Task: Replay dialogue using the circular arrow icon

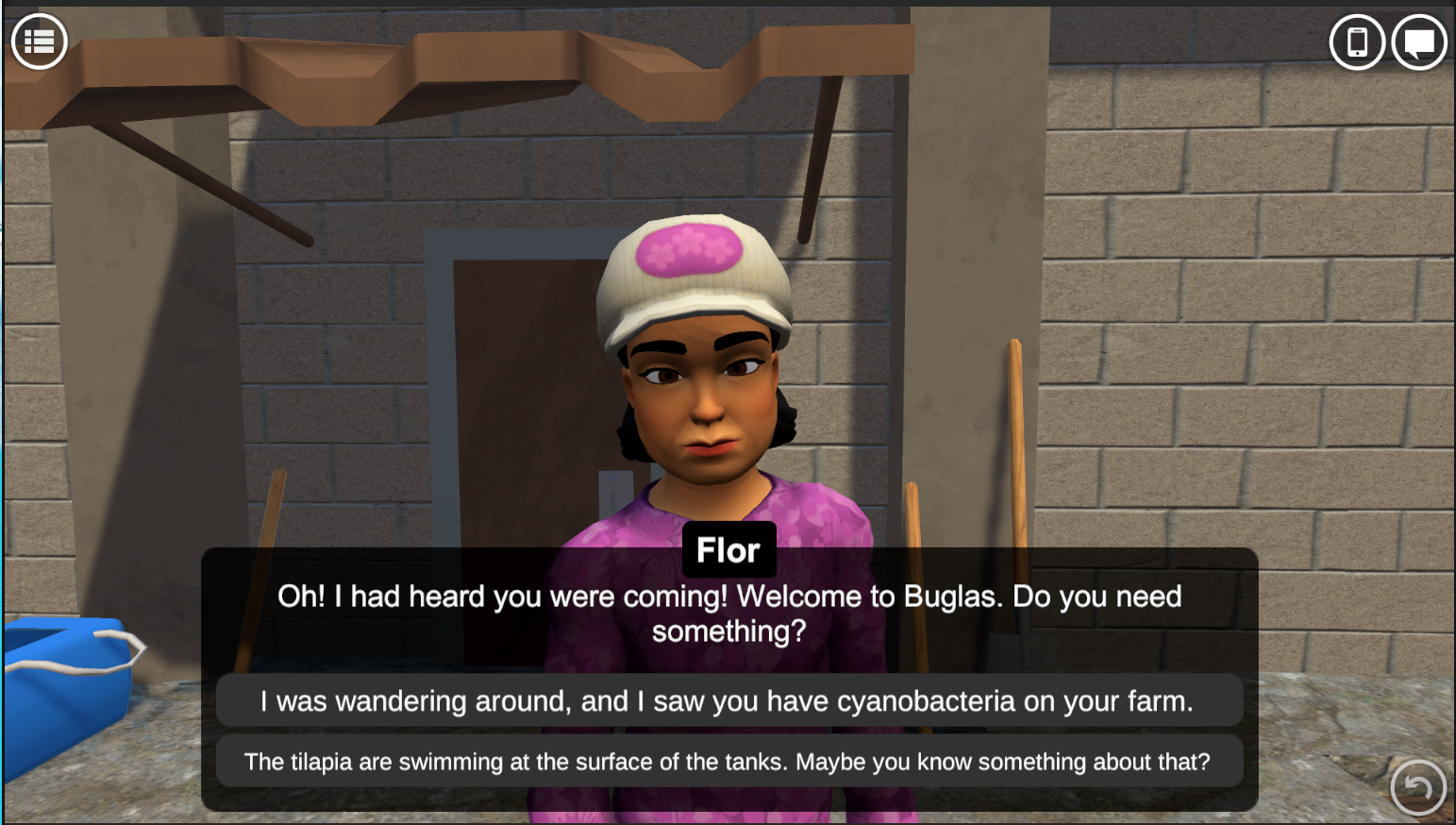Action: (x=1418, y=786)
